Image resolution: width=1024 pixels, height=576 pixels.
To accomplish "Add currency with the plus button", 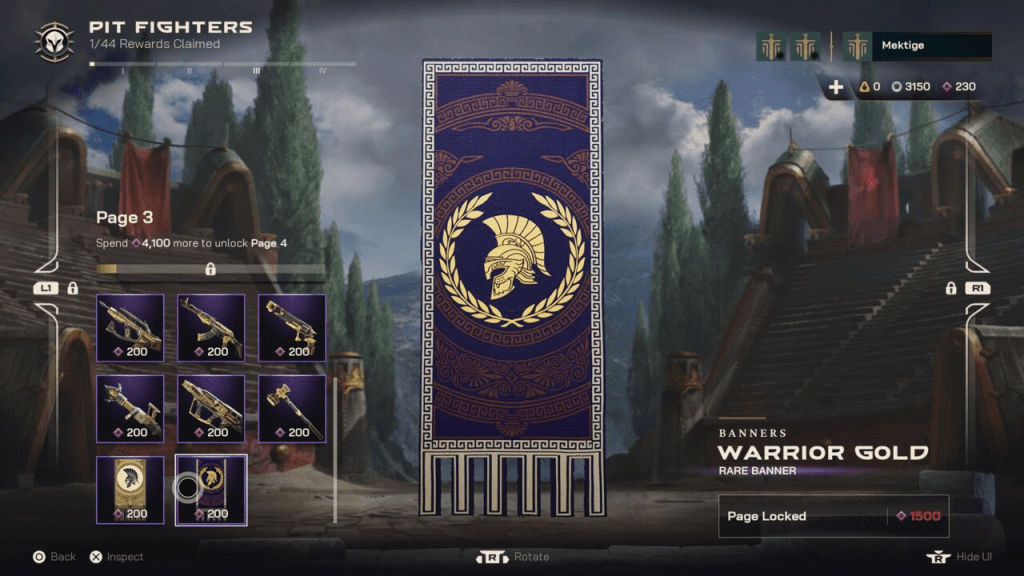I will [836, 87].
